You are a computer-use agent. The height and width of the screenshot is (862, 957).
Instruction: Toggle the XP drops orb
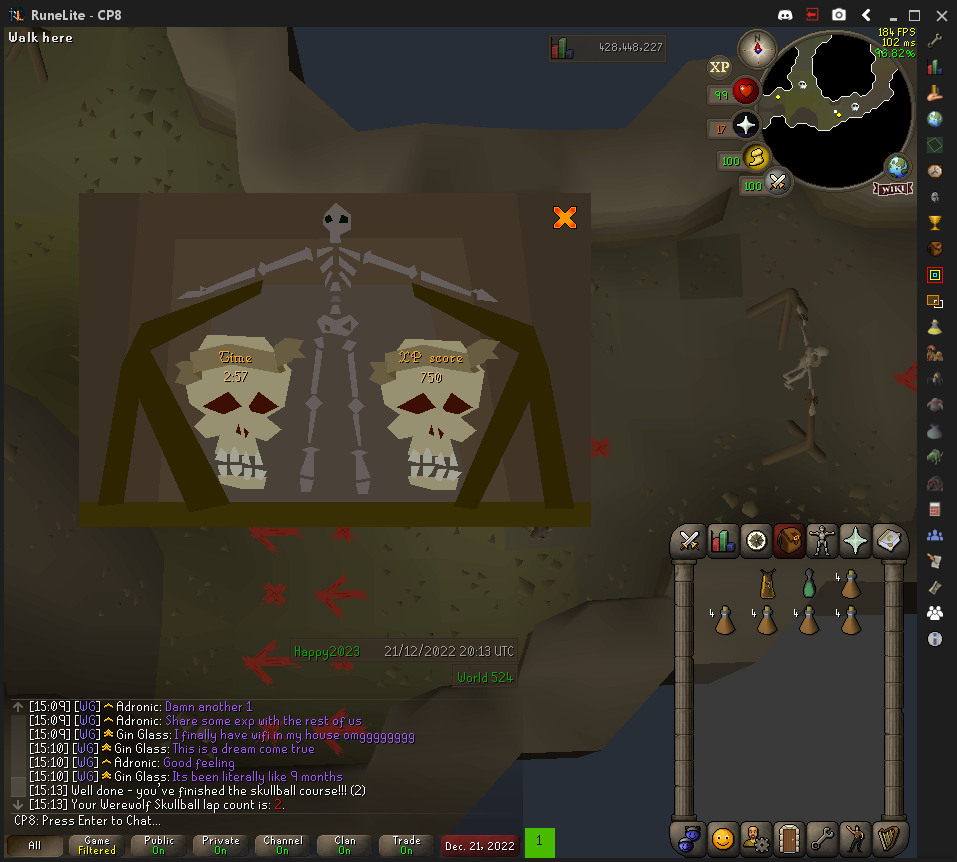(x=719, y=67)
